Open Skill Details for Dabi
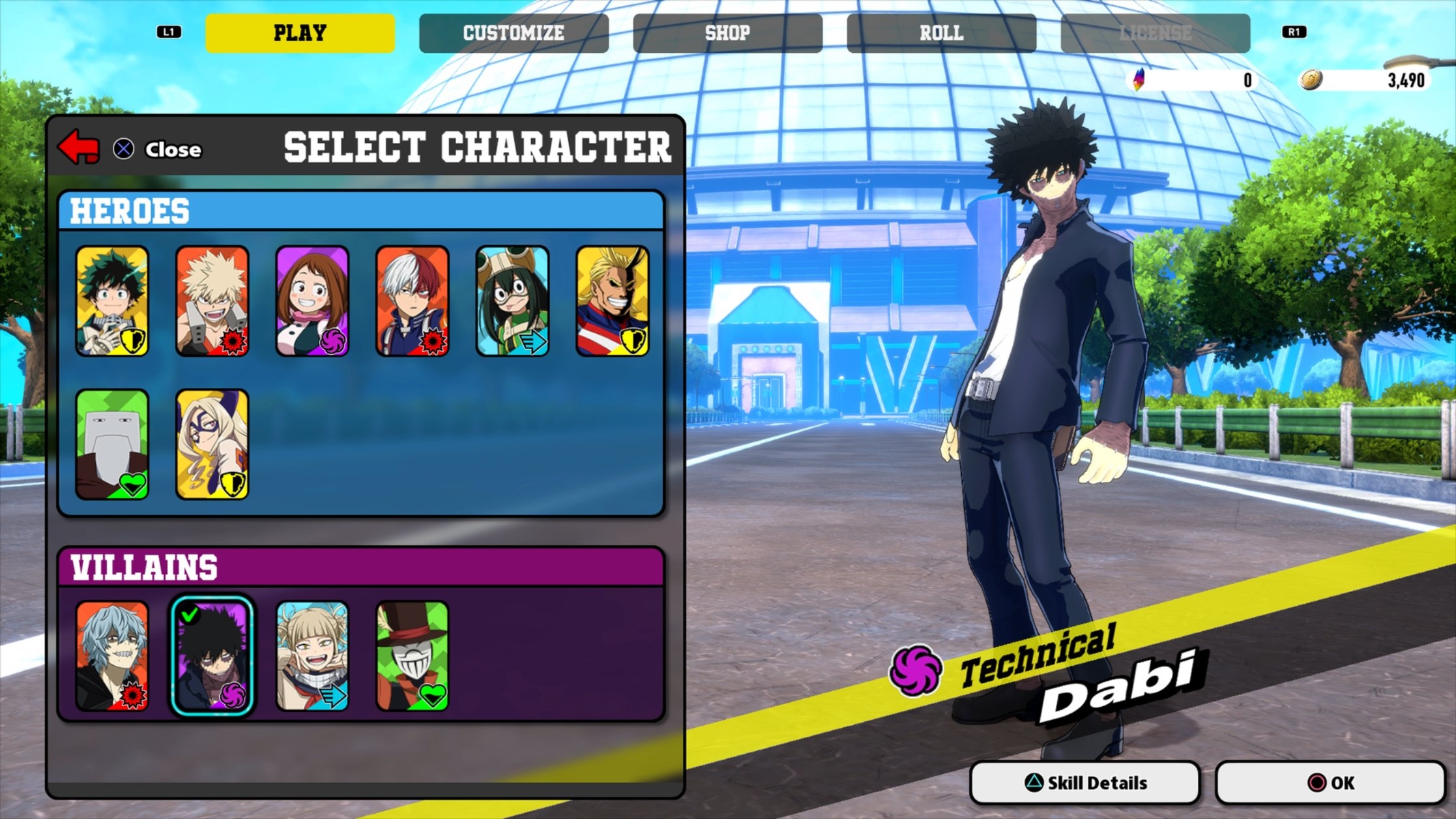 [1085, 782]
